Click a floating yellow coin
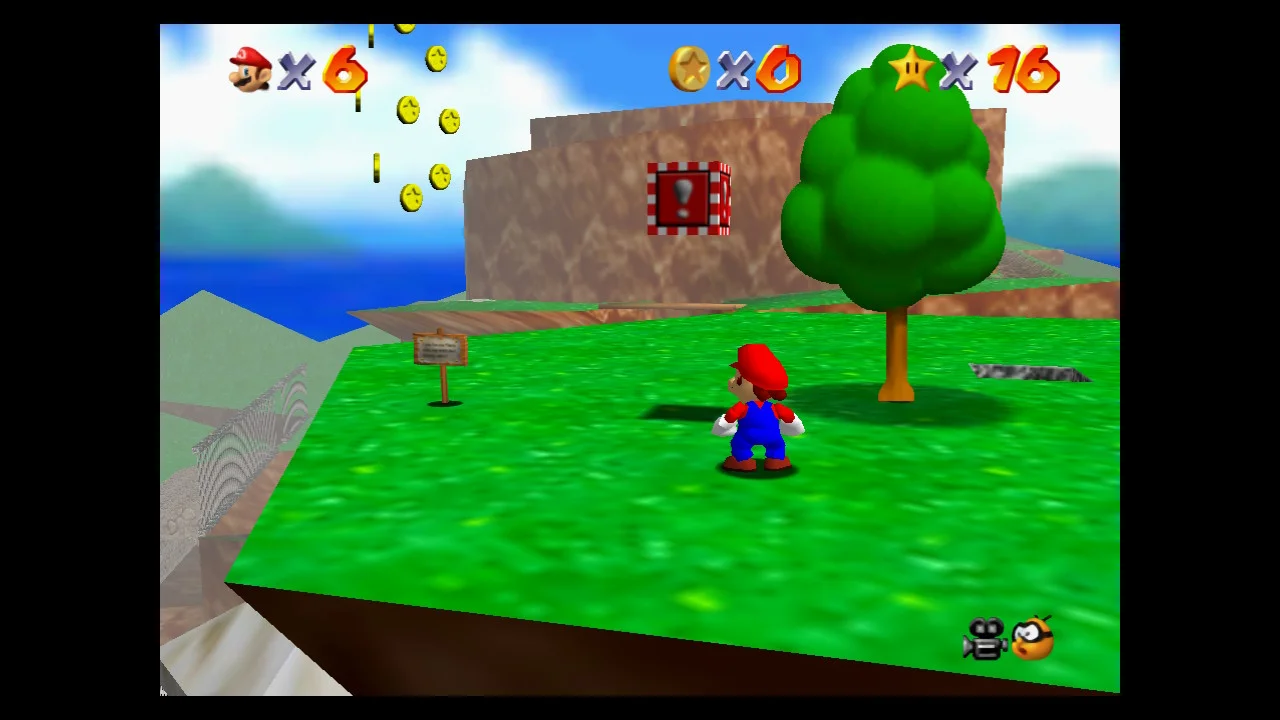Image resolution: width=1280 pixels, height=720 pixels. [434, 60]
